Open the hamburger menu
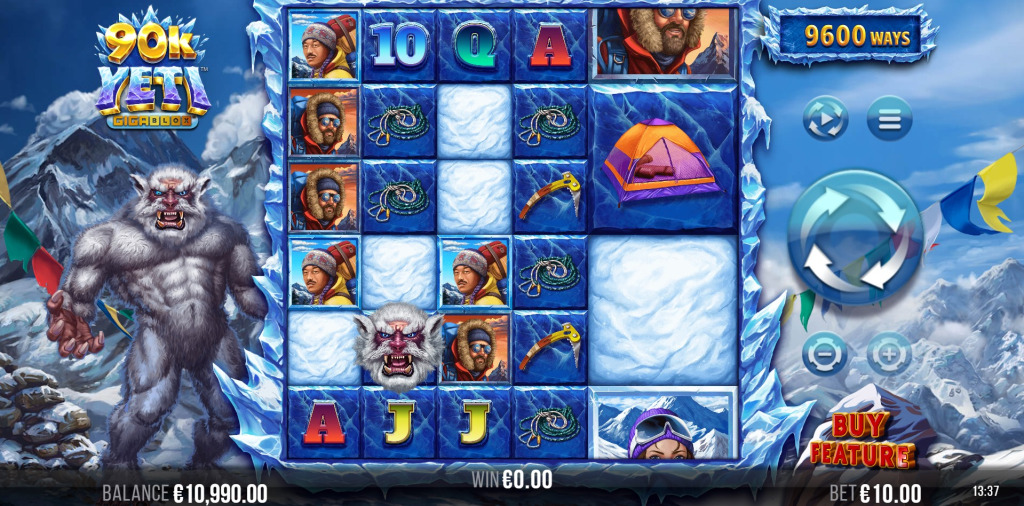1024x506 pixels. [889, 119]
